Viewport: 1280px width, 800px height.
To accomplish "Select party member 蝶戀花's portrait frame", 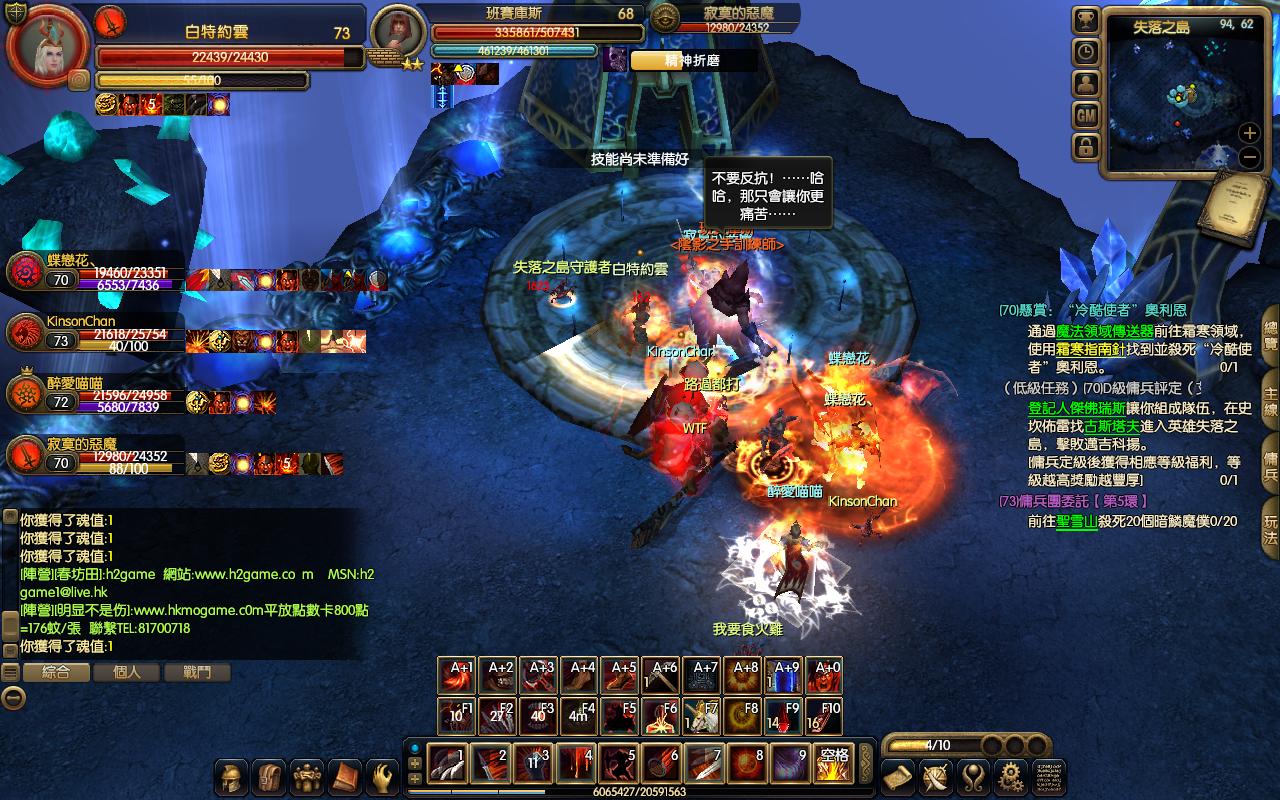I will point(24,271).
